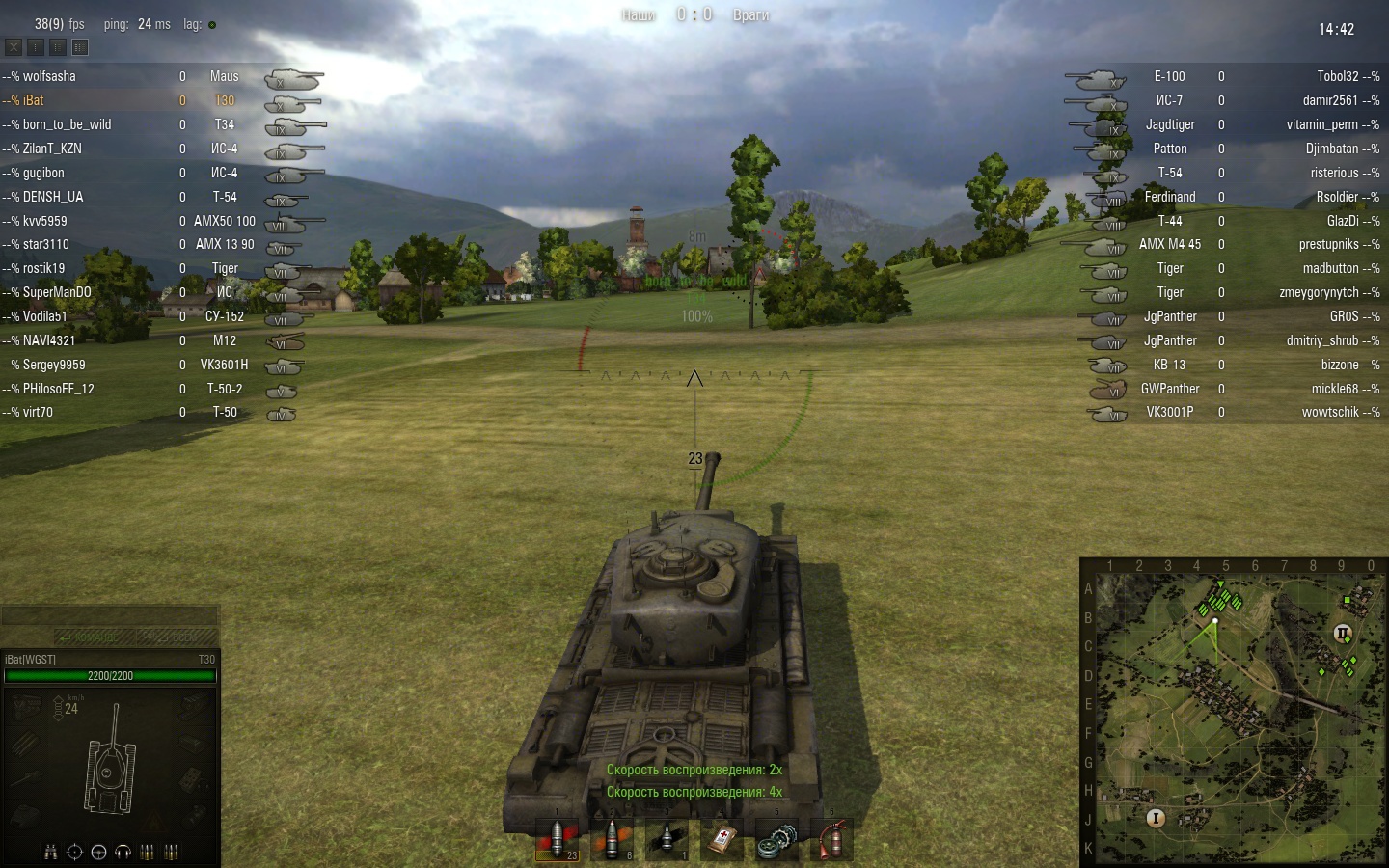This screenshot has height=868, width=1389.
Task: Click the crosshair gunner icon
Action: 74,853
